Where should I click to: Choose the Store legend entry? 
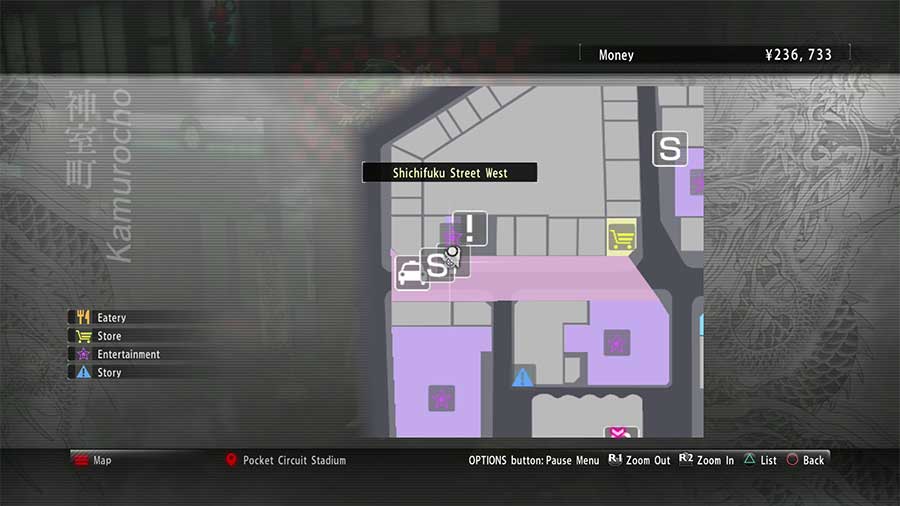click(108, 336)
